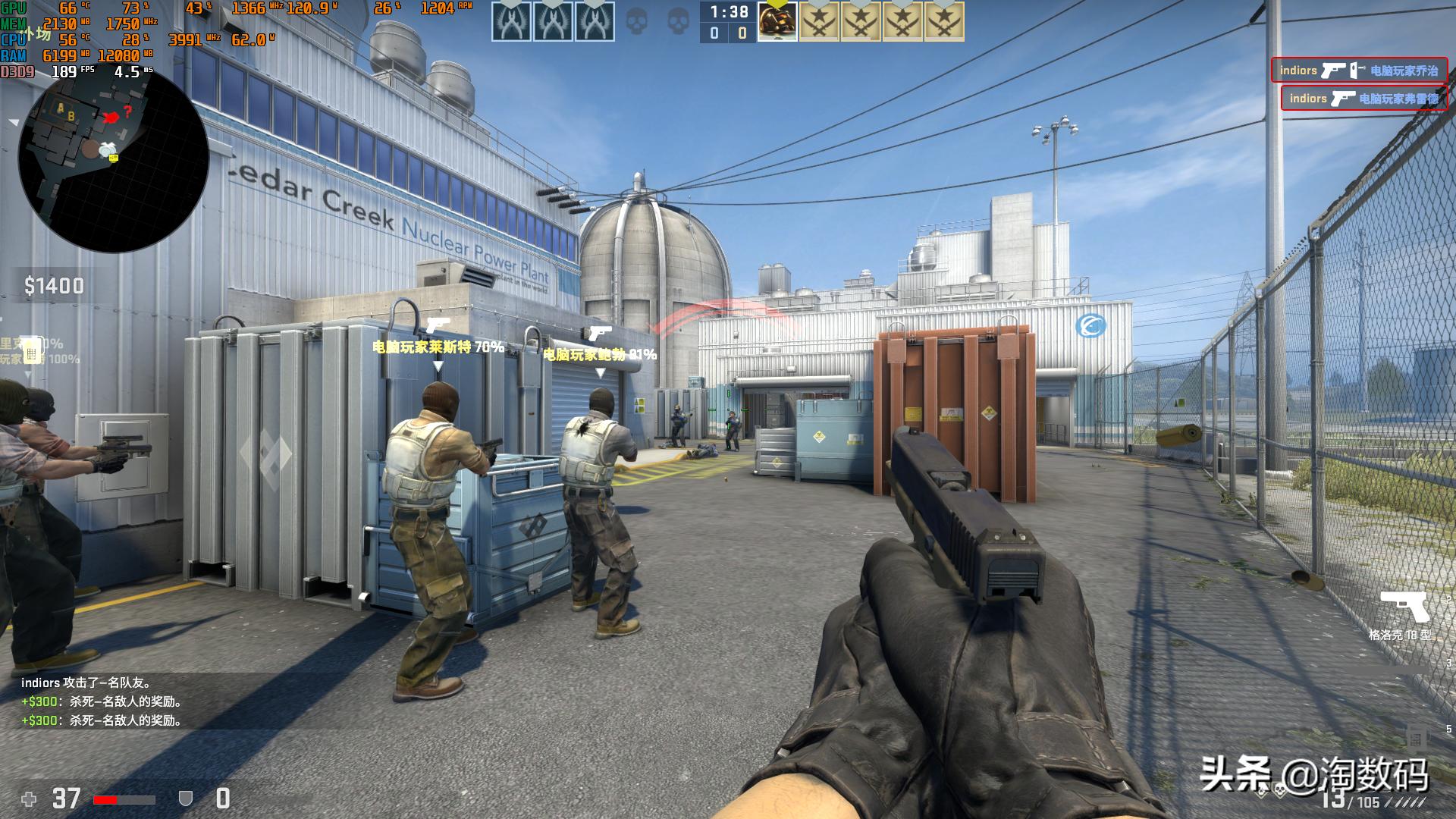Click the kill feed entry for 电脑玩家乔治
The image size is (1456, 819).
[1359, 71]
